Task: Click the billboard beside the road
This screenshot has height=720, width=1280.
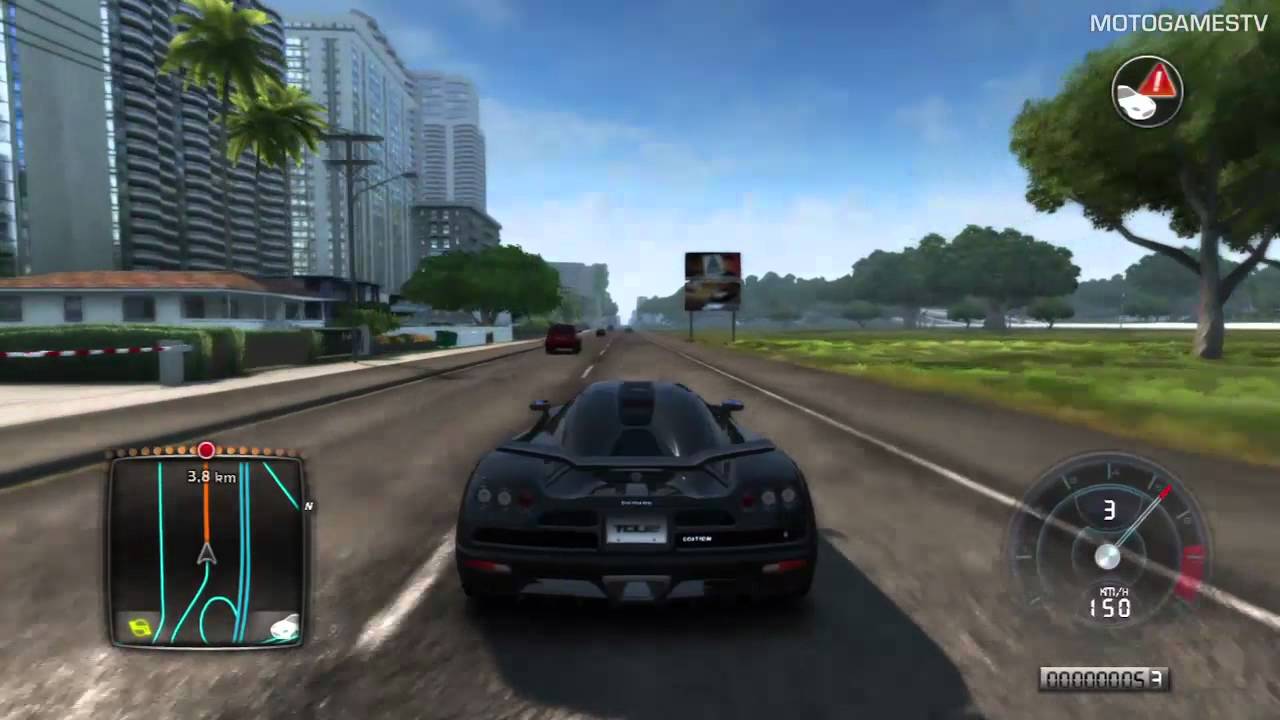Action: point(712,280)
